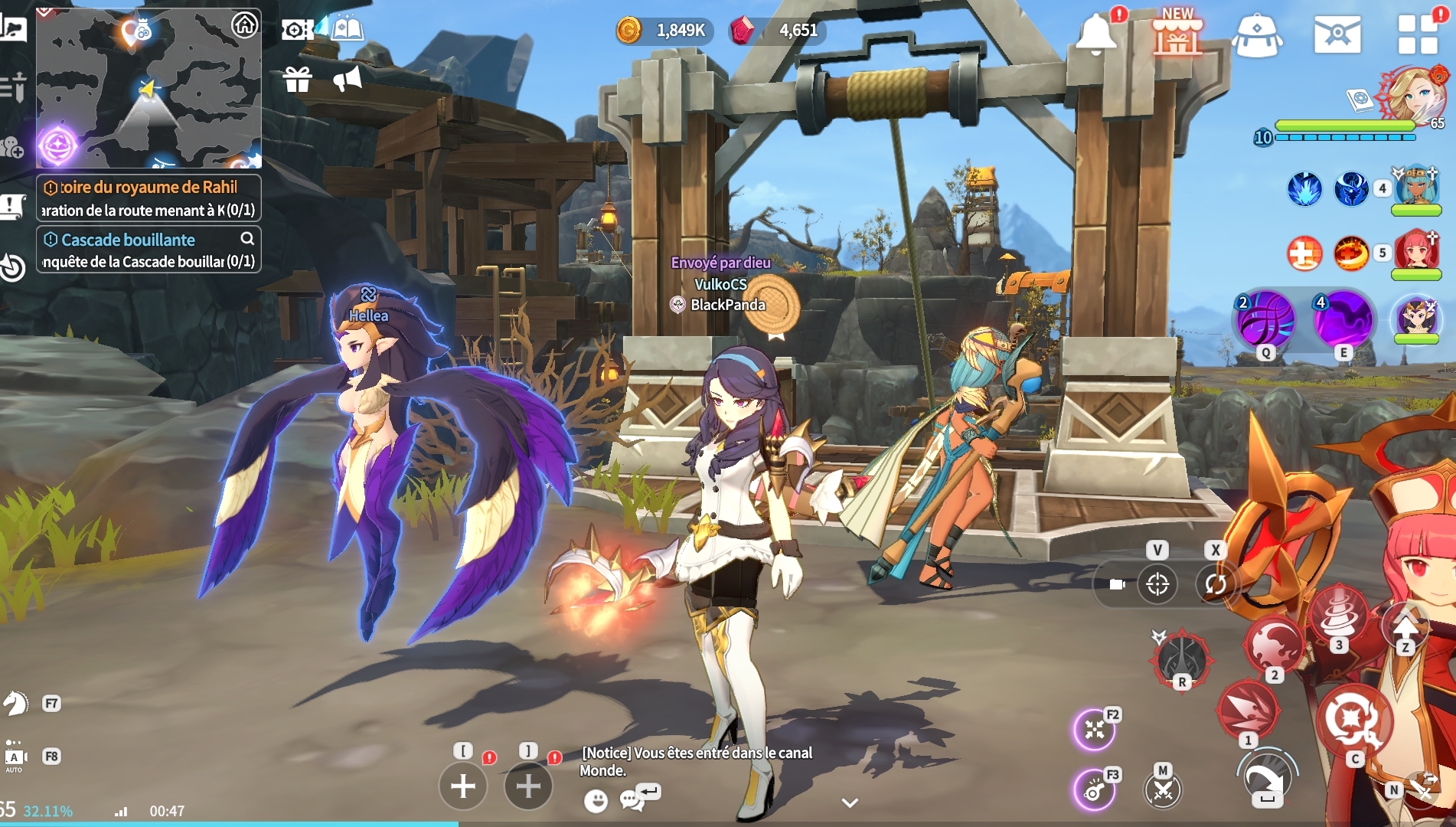The width and height of the screenshot is (1456, 827).
Task: Select the Cascade bouillante quest entry
Action: pyautogui.click(x=138, y=250)
